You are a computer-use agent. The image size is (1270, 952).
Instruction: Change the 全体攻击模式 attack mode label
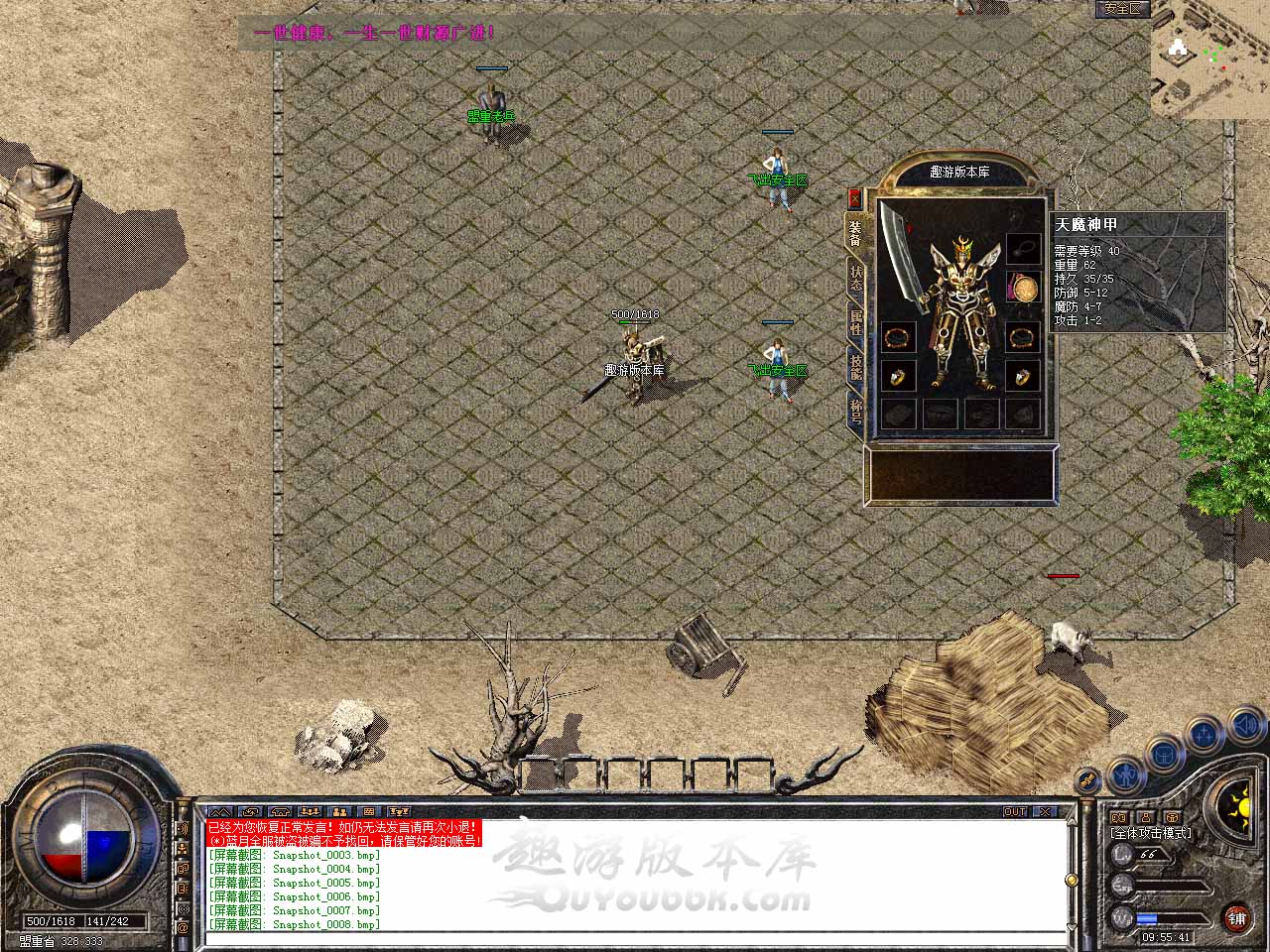(1151, 833)
